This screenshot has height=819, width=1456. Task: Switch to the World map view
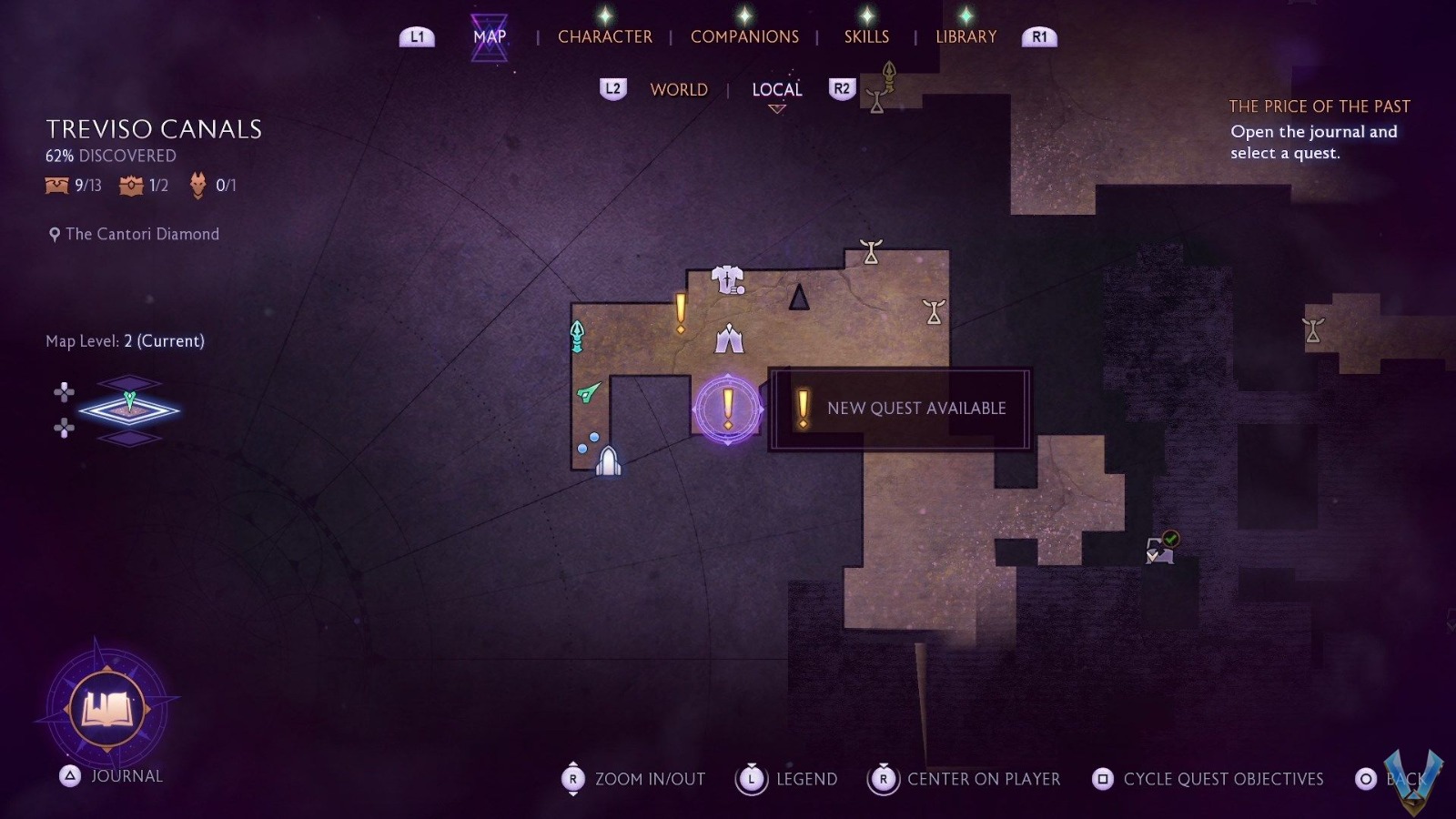pos(679,89)
